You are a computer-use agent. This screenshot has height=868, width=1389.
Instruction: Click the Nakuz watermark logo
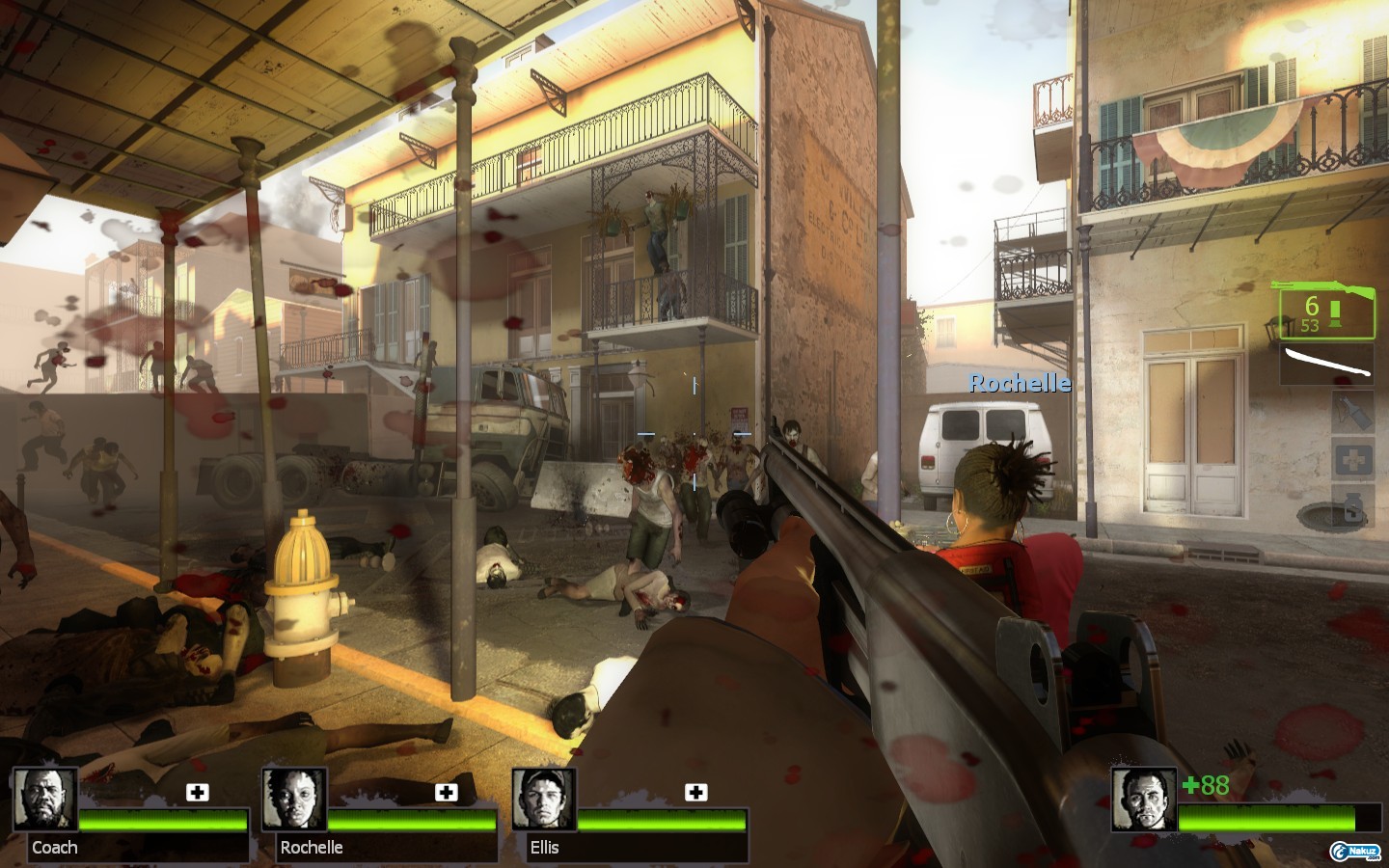1356,851
